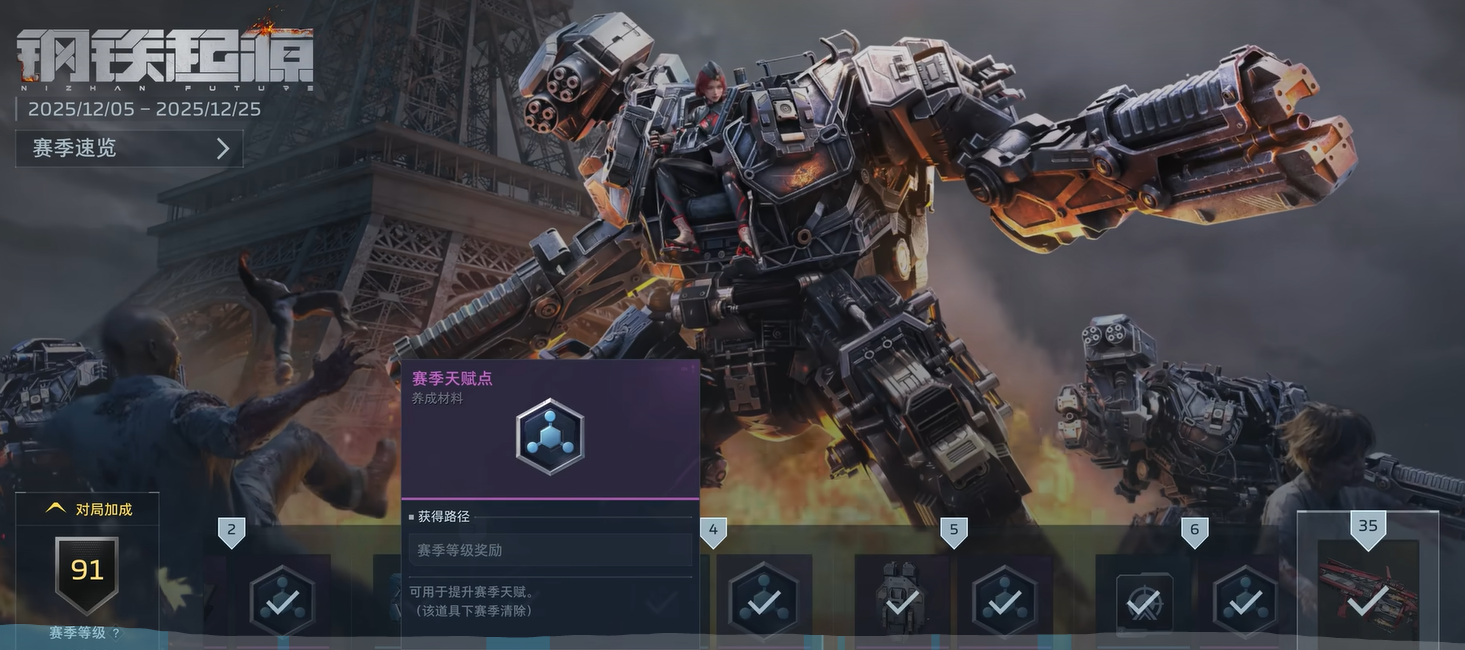Expand the 对局加成 match bonus panel
Image resolution: width=1465 pixels, height=650 pixels.
click(89, 509)
